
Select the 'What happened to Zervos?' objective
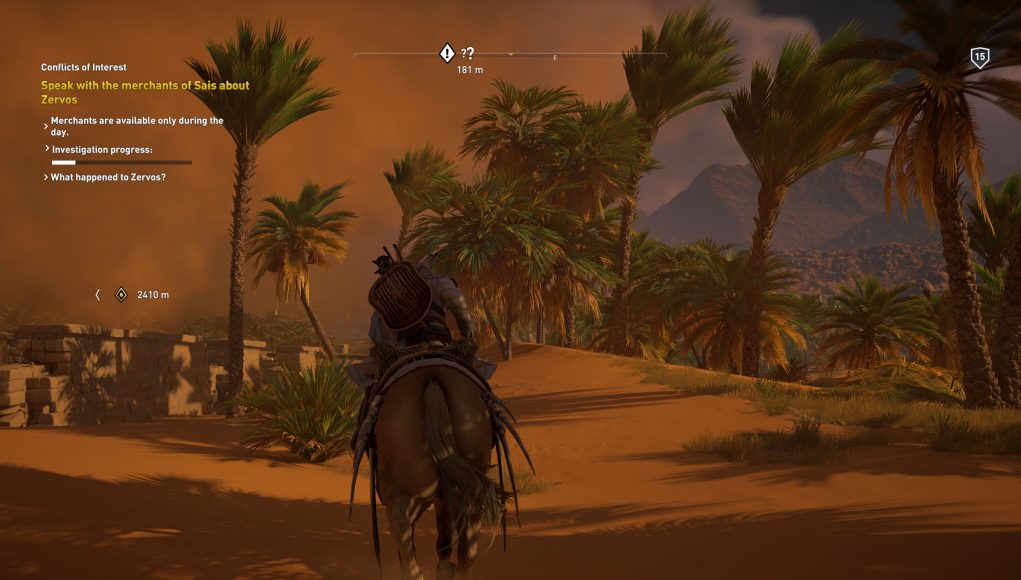108,177
